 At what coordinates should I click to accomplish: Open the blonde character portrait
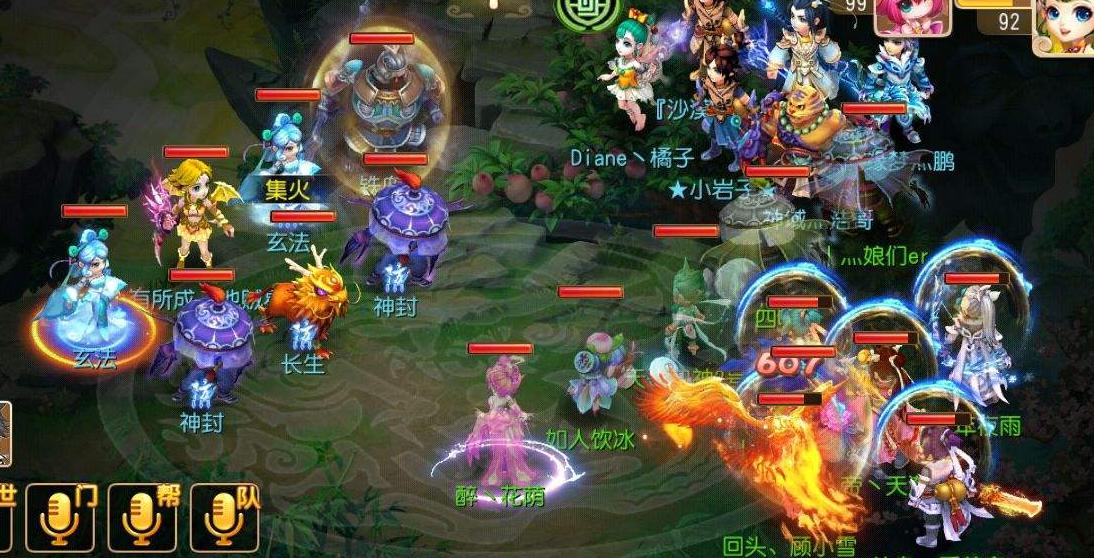[1063, 27]
